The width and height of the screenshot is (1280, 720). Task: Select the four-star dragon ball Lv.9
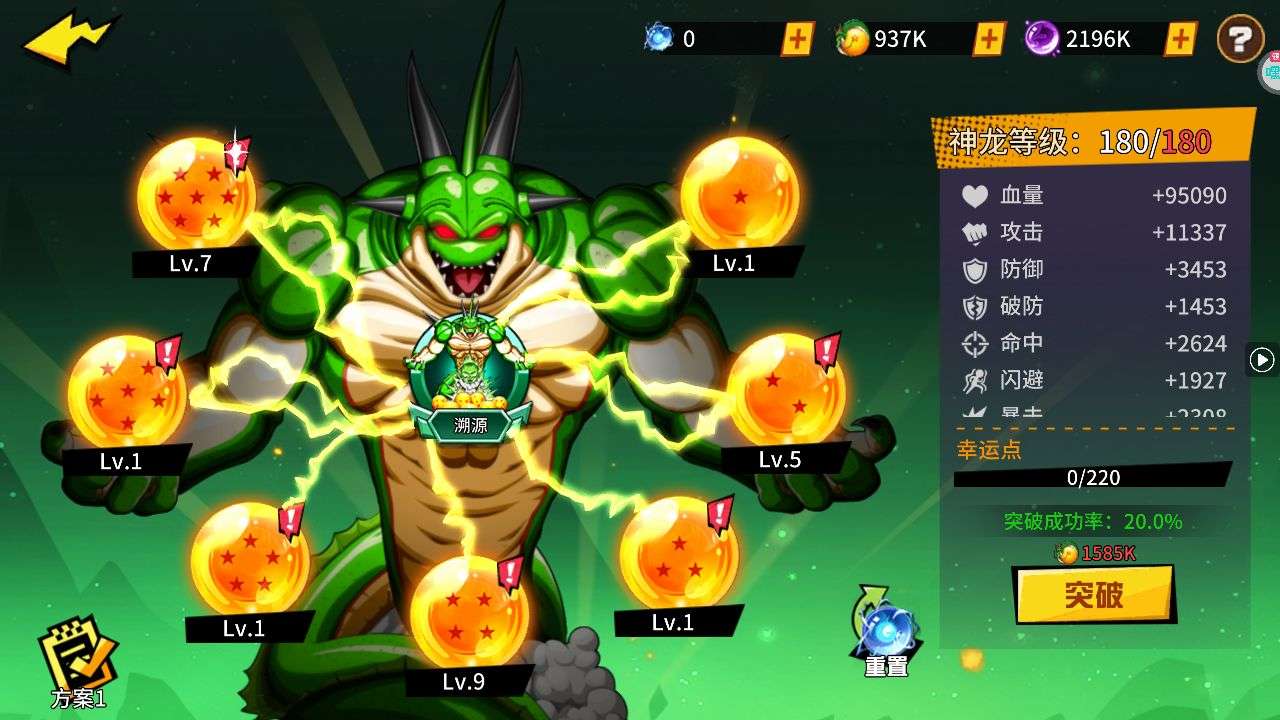468,612
